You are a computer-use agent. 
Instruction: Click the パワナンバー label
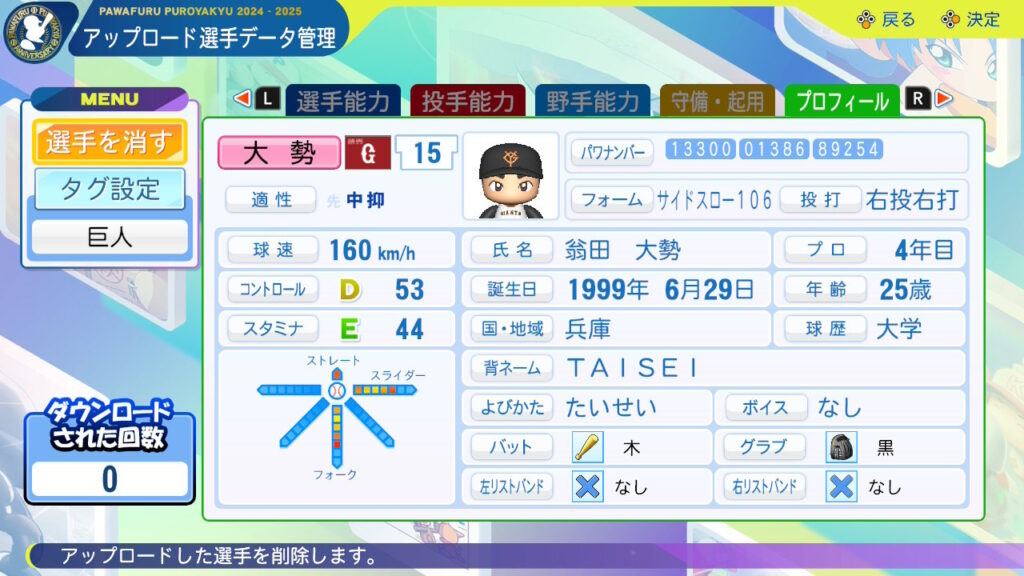click(612, 152)
